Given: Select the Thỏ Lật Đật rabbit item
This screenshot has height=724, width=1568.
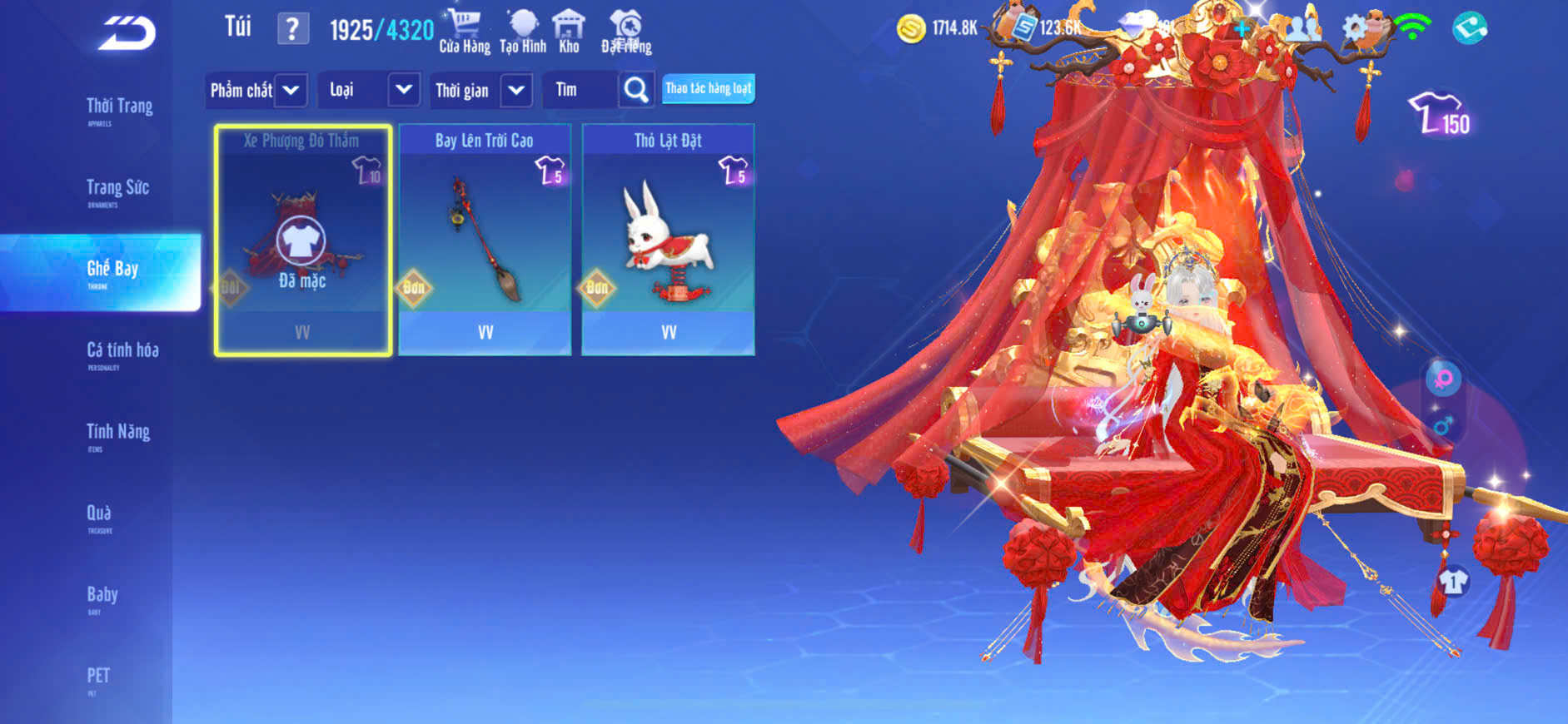Looking at the screenshot, I should click(668, 240).
